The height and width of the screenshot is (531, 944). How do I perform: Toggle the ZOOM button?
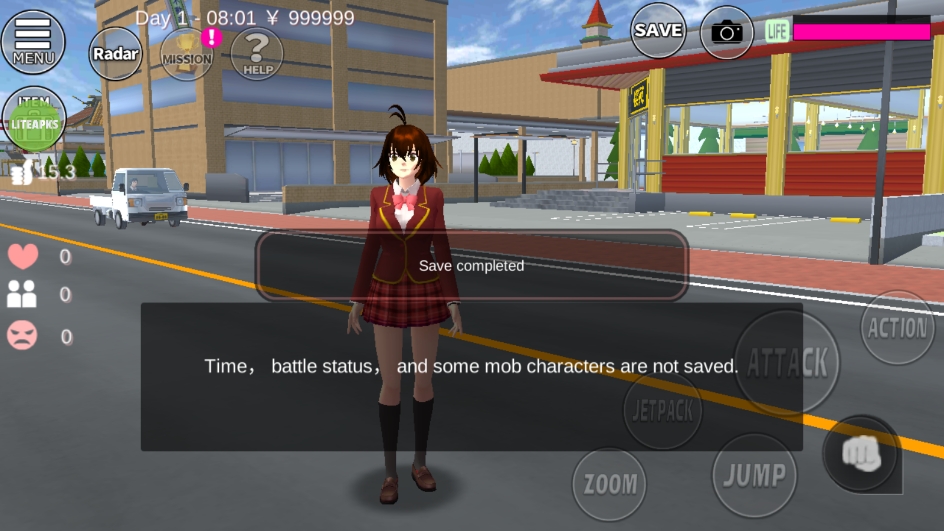coord(609,485)
